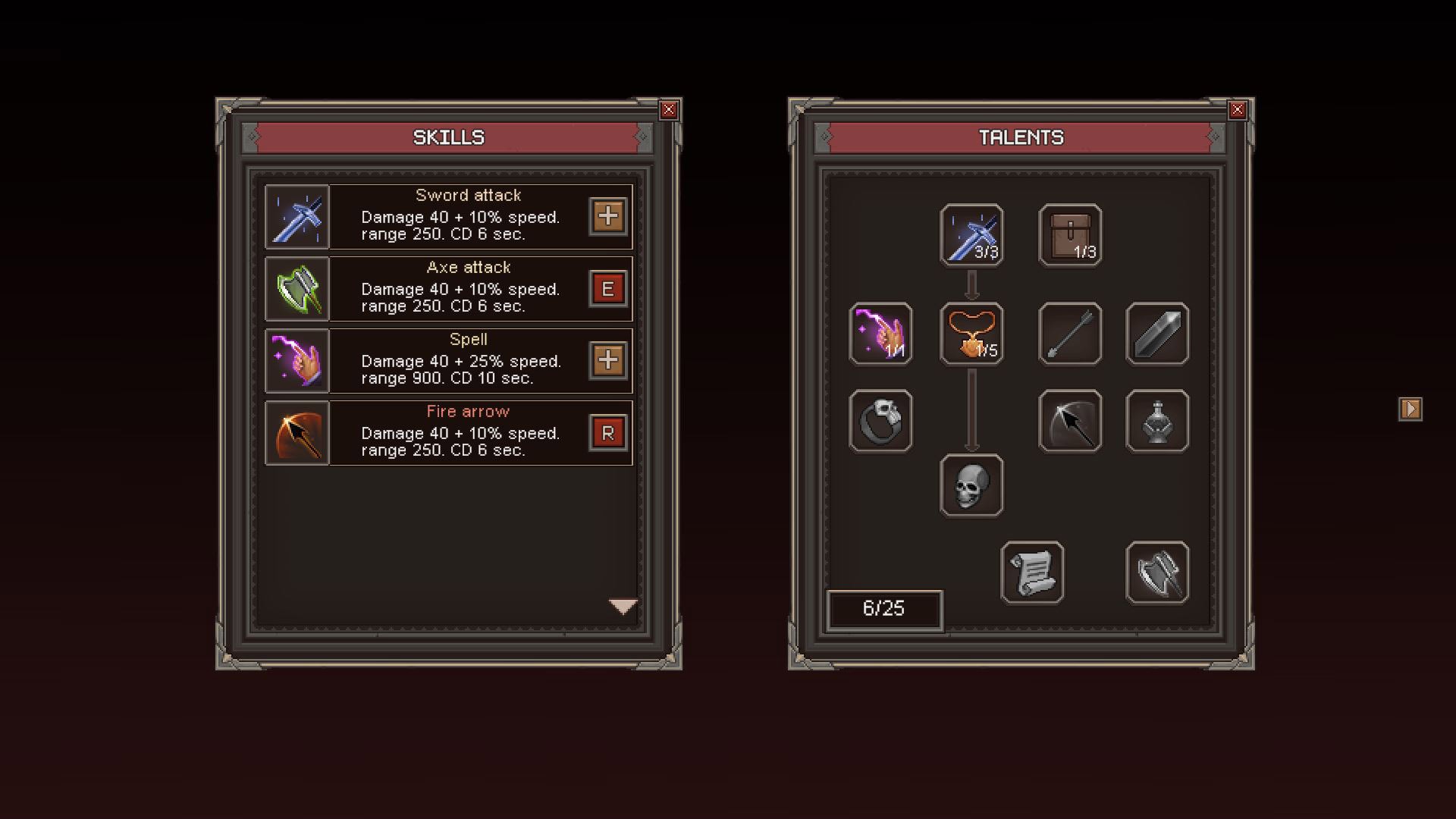Viewport: 1456px width, 819px height.
Task: Select the Sword attack talent icon
Action: tap(971, 234)
